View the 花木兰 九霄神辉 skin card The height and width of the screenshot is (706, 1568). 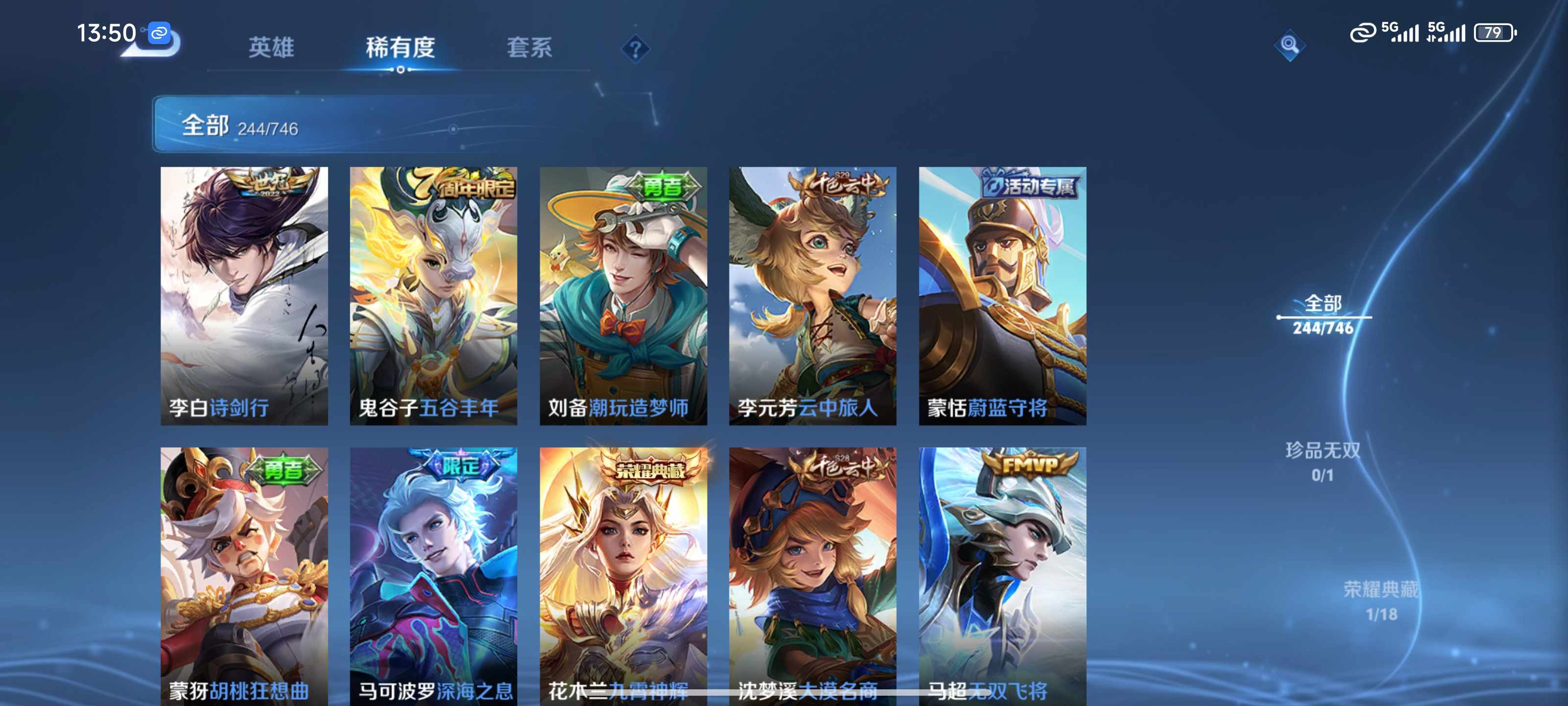coord(623,576)
